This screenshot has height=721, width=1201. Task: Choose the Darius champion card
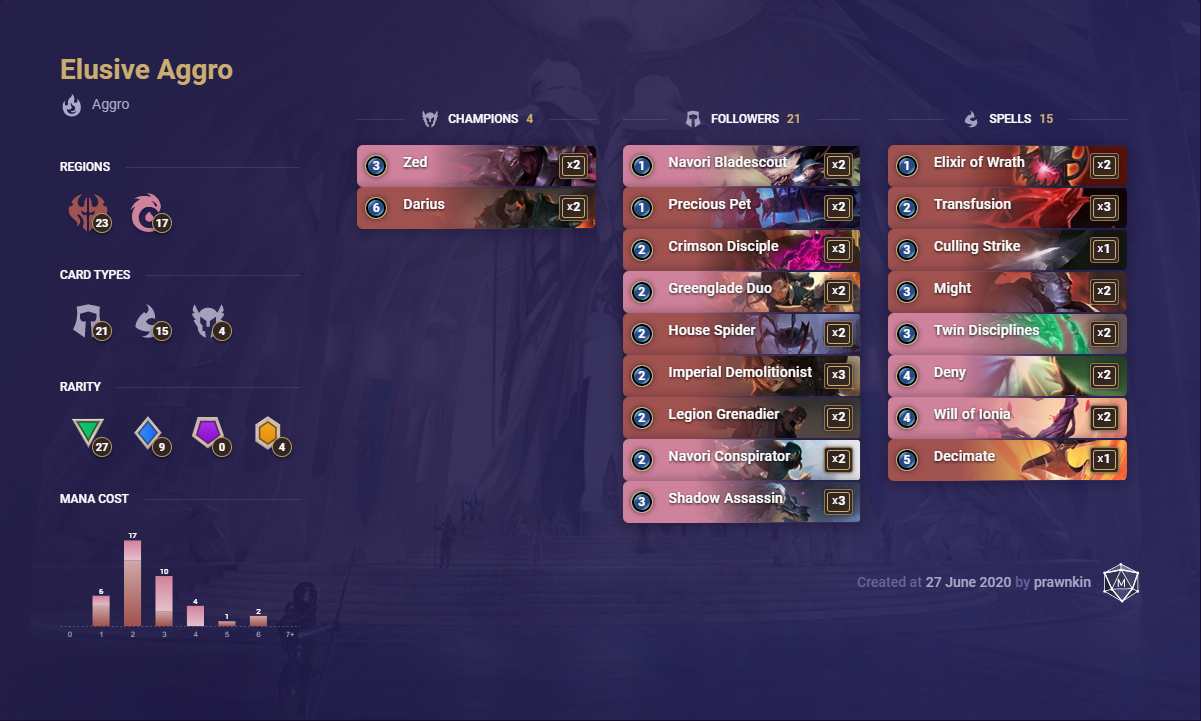click(476, 208)
